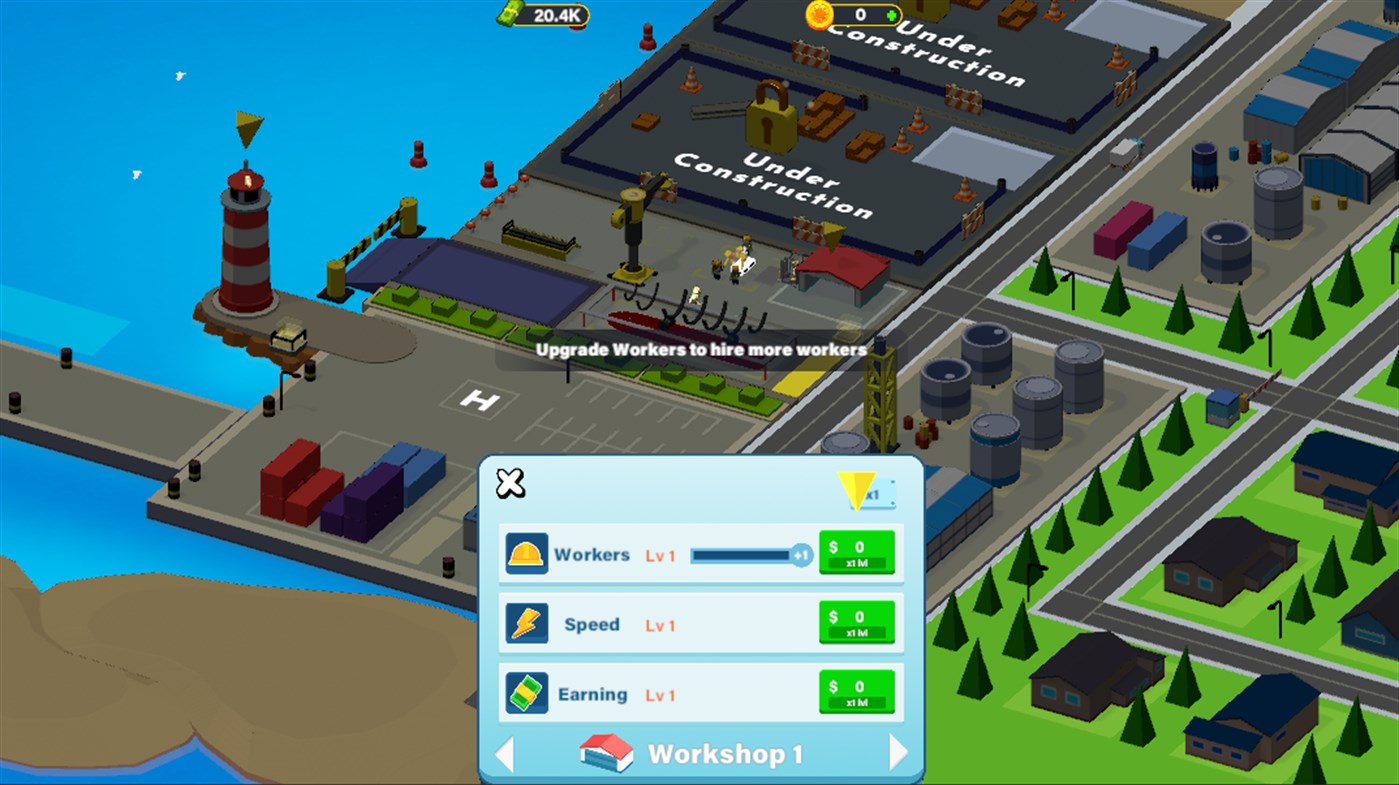Click the green plus beside the coin count
This screenshot has width=1399, height=785.
(x=893, y=14)
